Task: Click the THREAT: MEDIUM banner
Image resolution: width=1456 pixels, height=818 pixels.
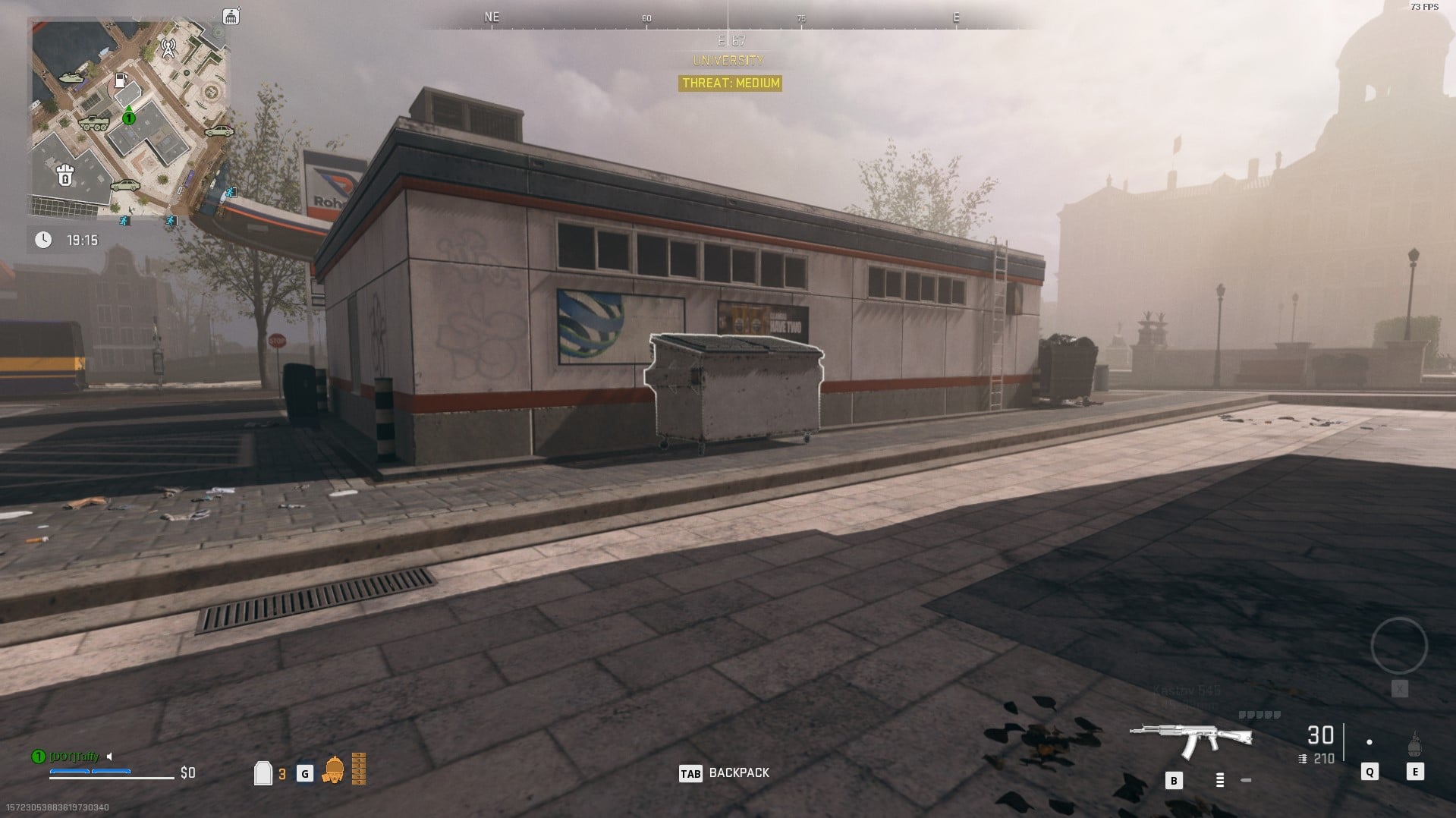Action: 729,83
